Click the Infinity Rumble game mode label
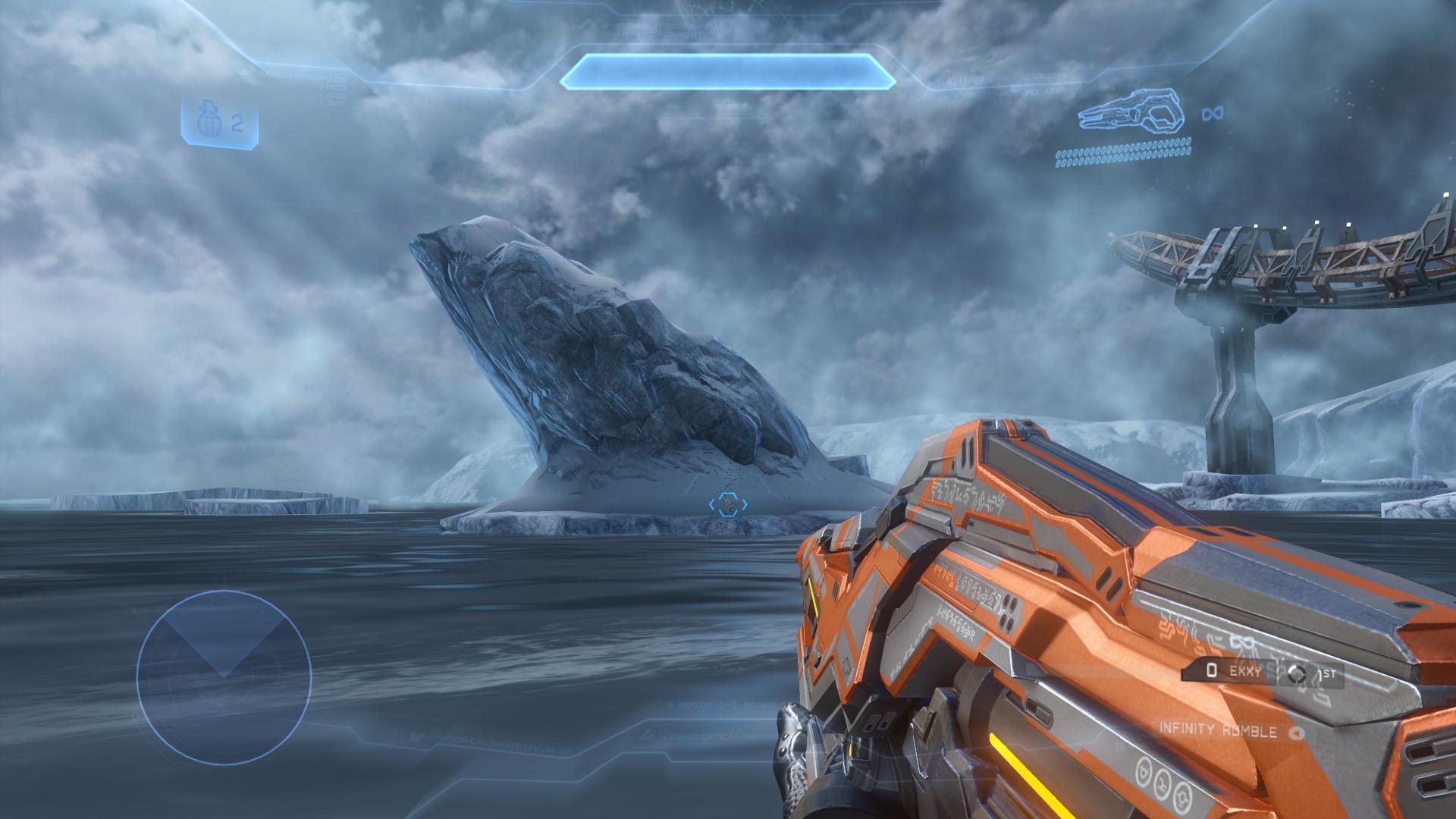 pyautogui.click(x=1220, y=733)
